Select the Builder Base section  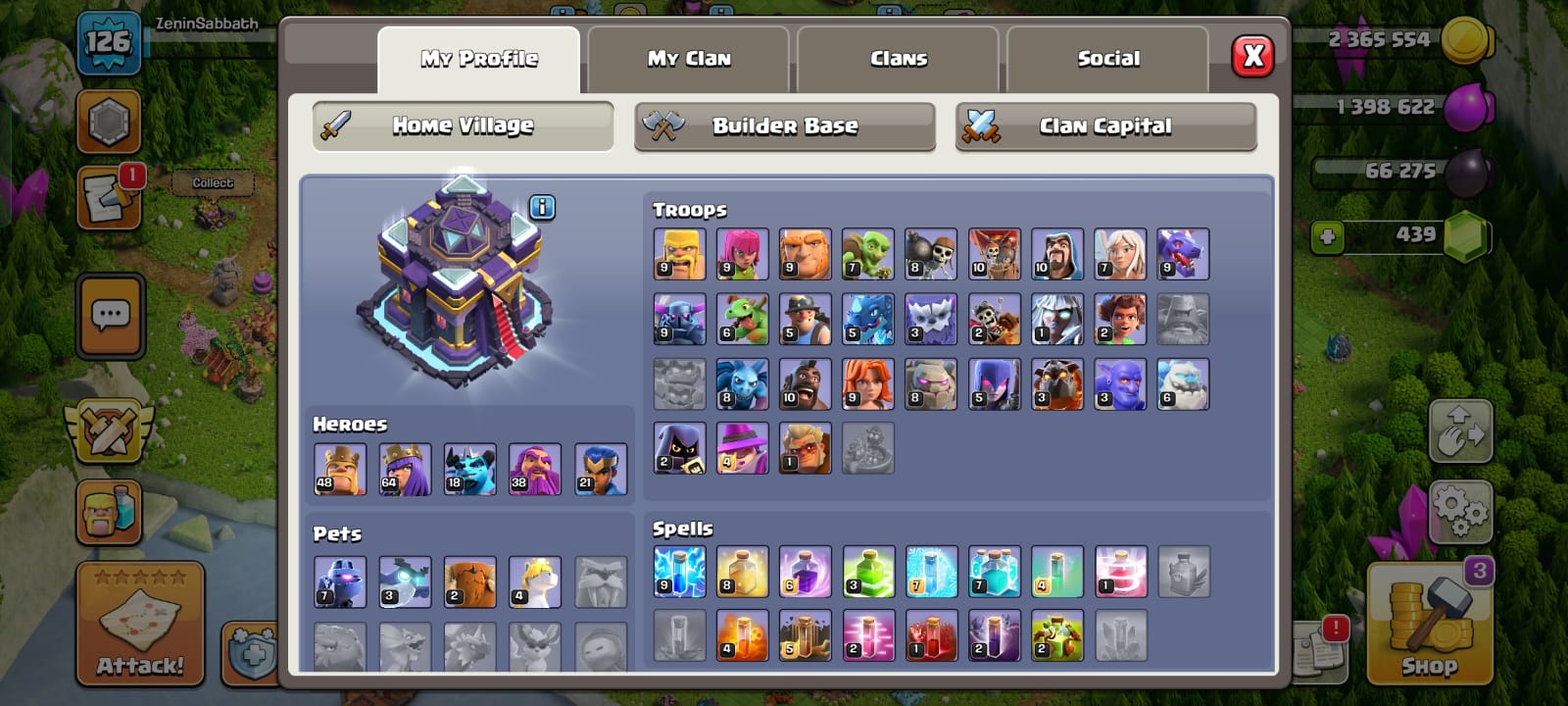click(x=784, y=126)
